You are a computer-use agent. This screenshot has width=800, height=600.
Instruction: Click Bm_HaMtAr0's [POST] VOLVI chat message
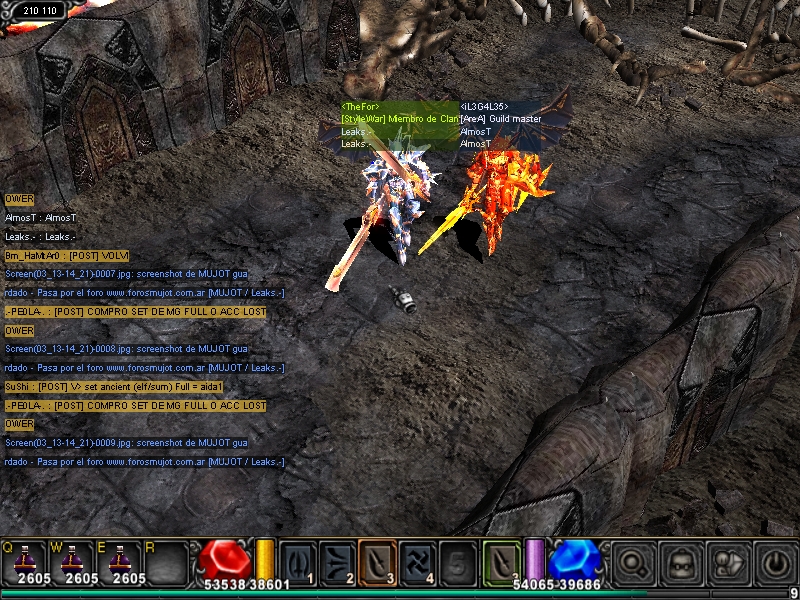[x=67, y=257]
